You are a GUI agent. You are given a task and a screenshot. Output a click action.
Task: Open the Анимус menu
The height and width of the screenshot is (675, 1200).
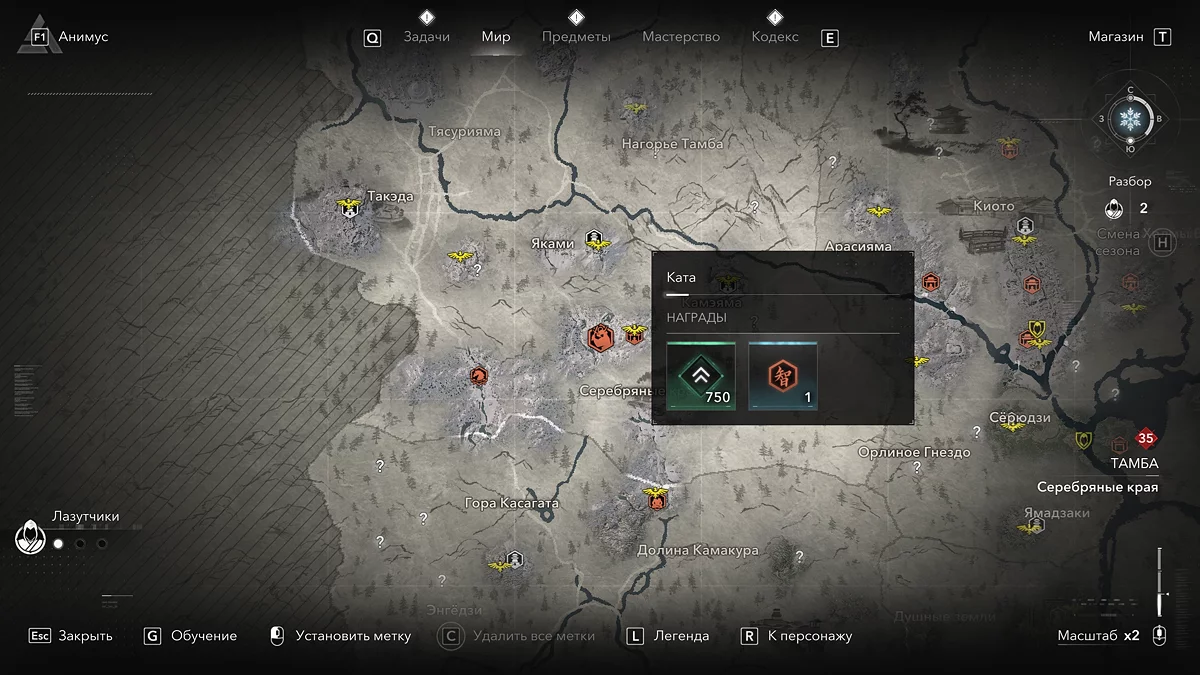pyautogui.click(x=83, y=37)
